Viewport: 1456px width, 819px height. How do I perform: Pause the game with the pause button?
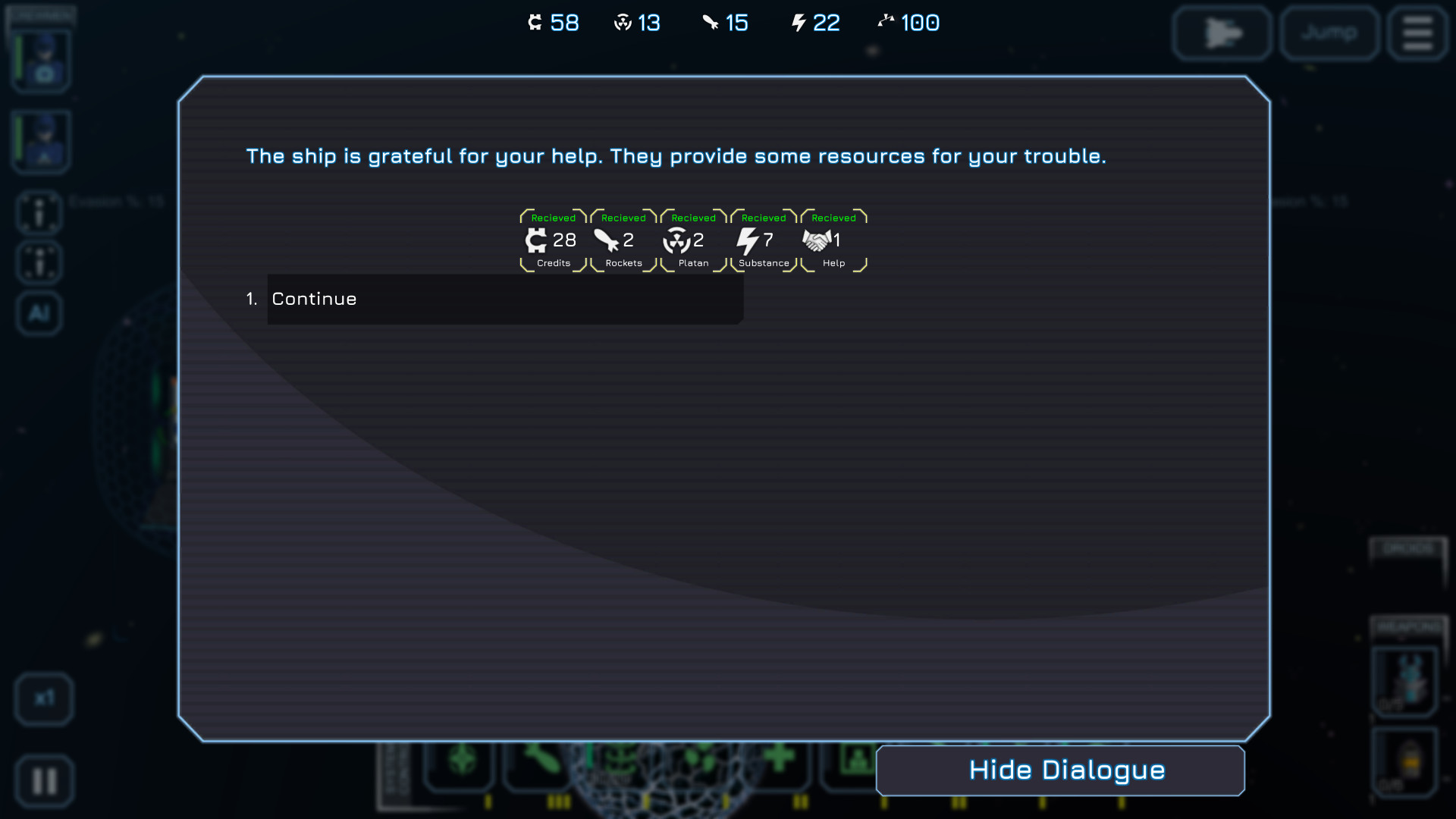44,781
